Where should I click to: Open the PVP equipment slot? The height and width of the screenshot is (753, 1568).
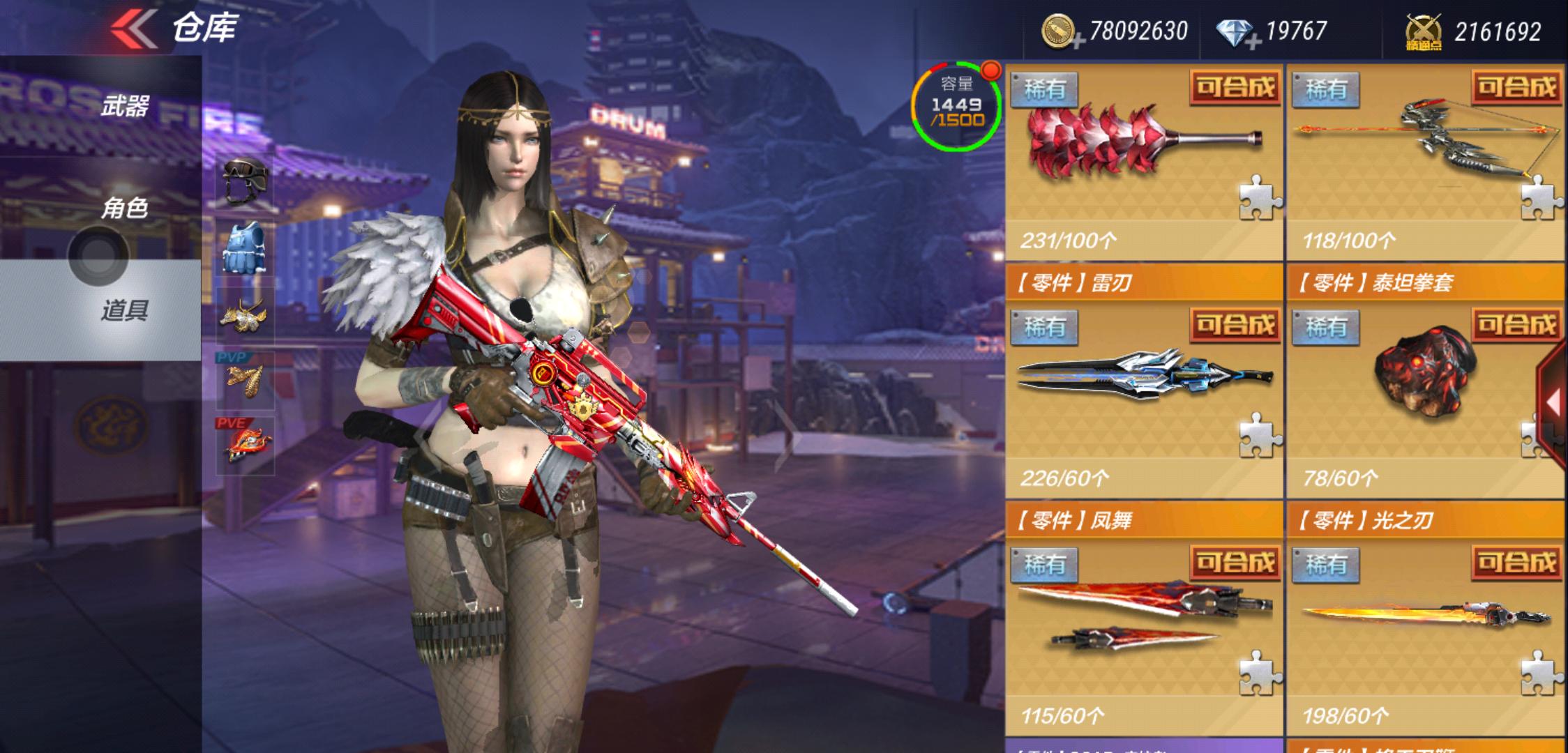(x=245, y=380)
